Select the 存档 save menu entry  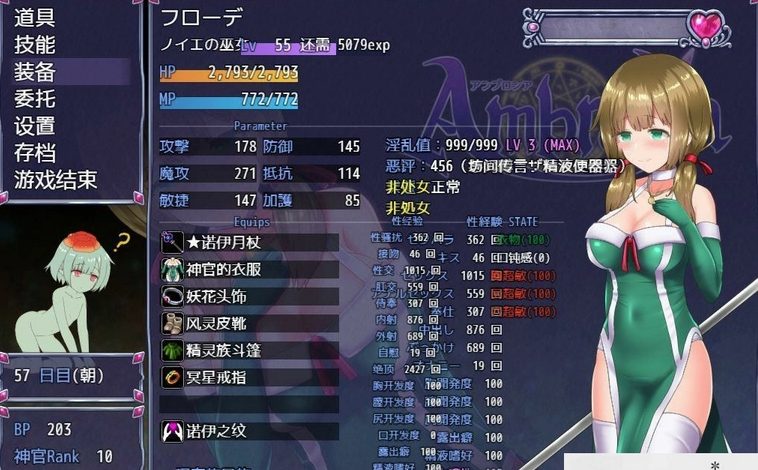(x=35, y=153)
